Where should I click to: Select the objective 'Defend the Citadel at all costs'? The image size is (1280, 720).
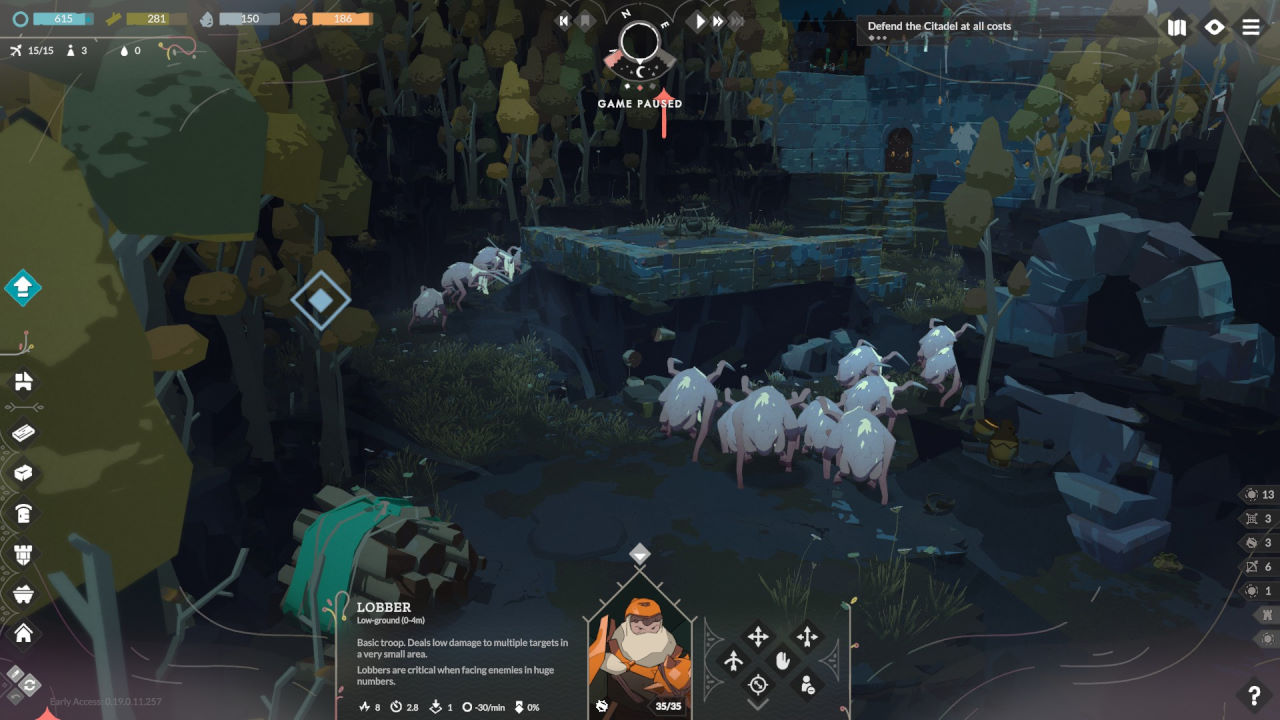click(x=939, y=26)
